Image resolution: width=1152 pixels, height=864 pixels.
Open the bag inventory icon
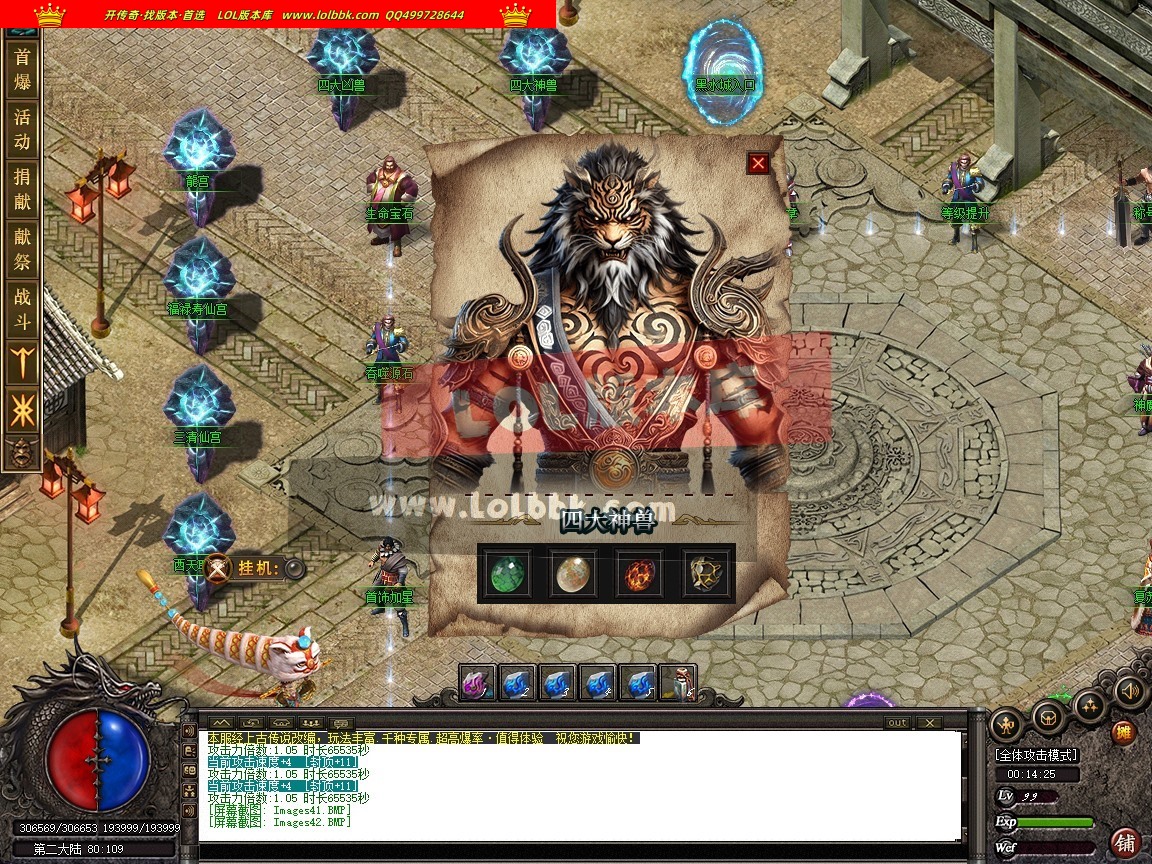click(1048, 714)
